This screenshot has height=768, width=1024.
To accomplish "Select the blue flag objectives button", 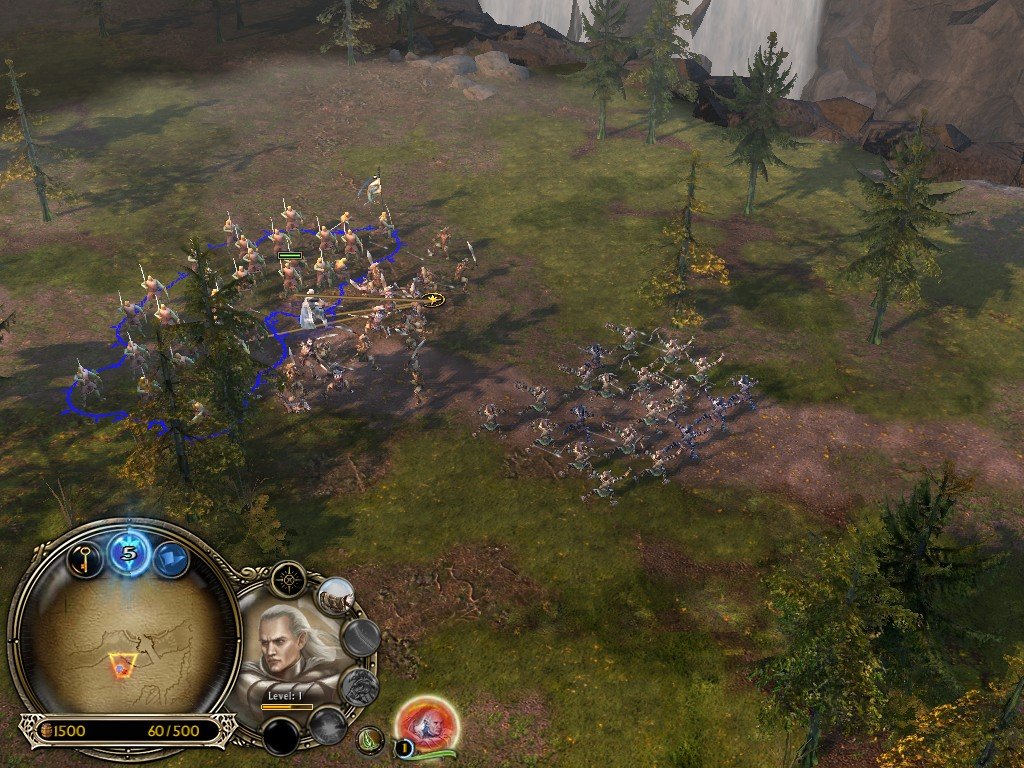I will coord(171,559).
